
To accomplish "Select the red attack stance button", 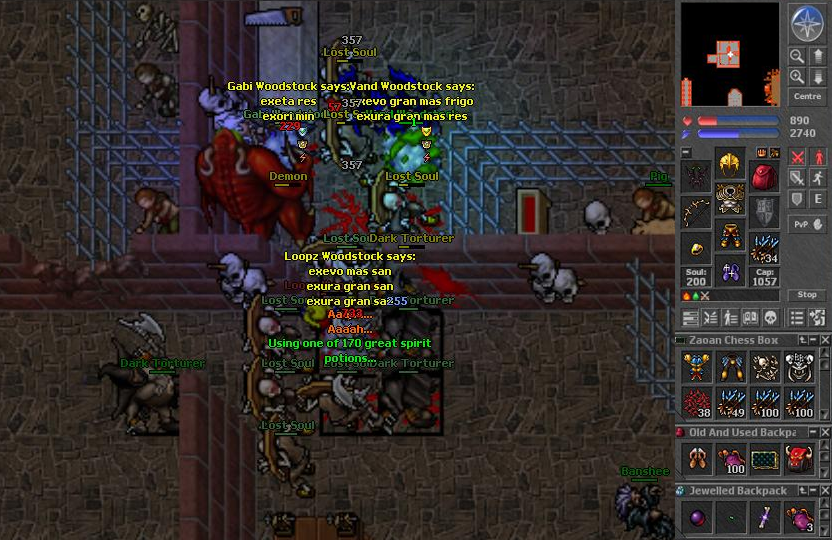I will 797,157.
